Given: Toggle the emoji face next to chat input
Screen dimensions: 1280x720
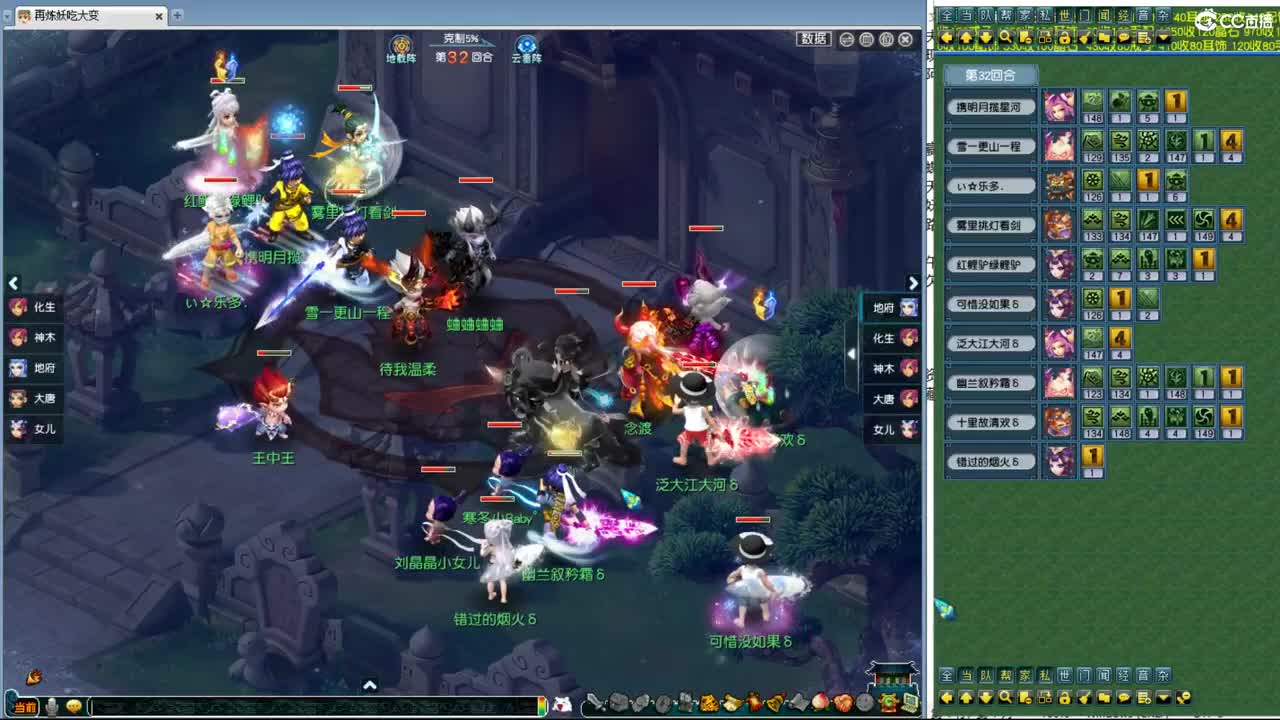Looking at the screenshot, I should [73, 708].
